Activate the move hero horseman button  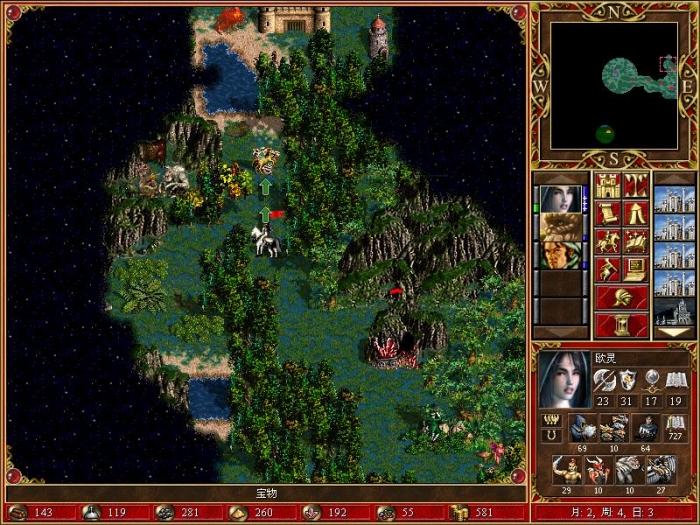click(608, 241)
